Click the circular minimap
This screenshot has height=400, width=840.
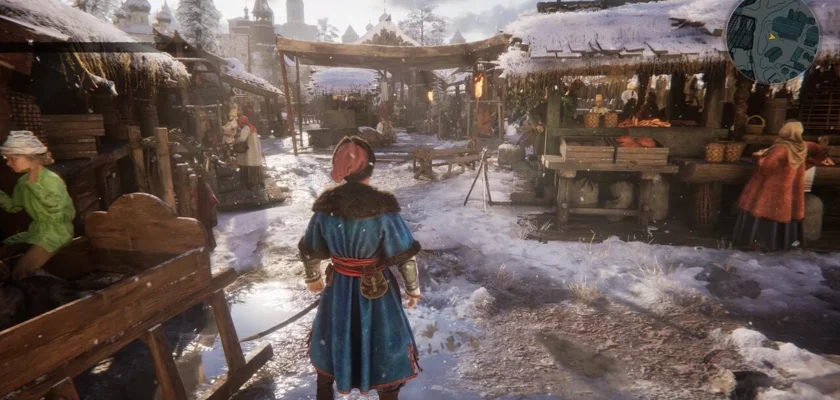772,40
